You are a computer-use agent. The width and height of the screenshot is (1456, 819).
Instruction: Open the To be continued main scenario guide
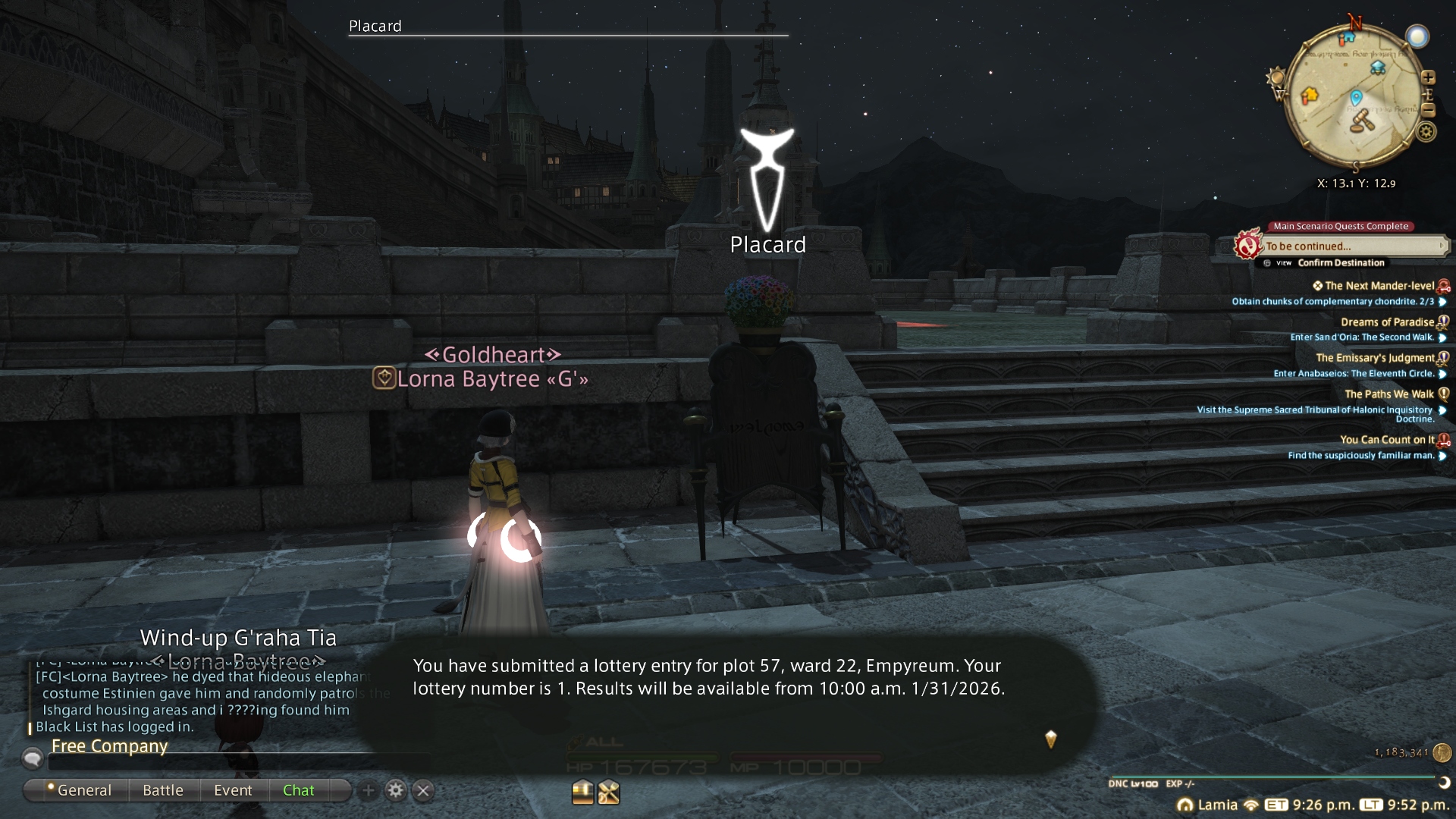[x=1350, y=246]
